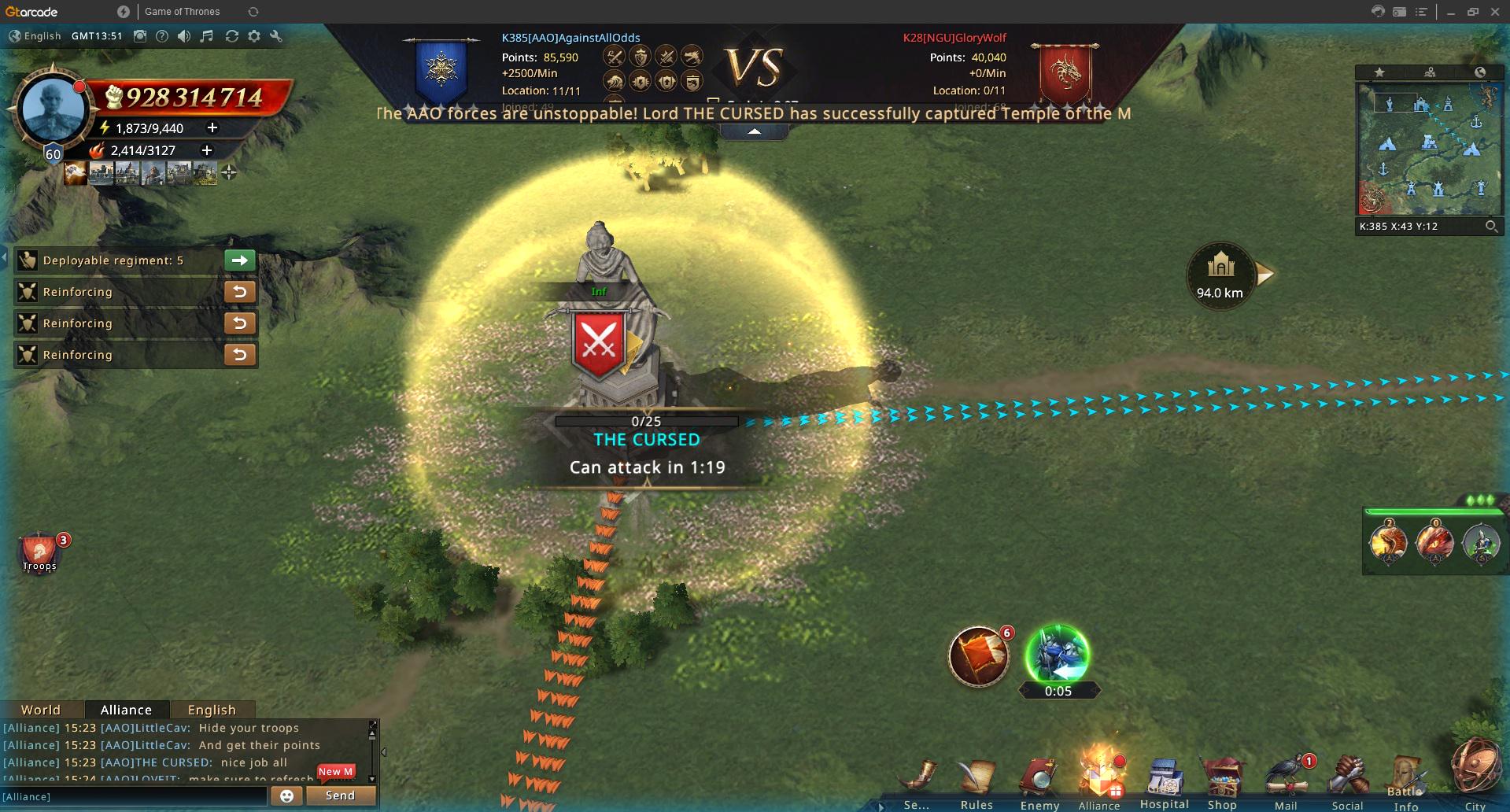Click the minimap
The height and width of the screenshot is (812, 1510).
(x=1427, y=149)
